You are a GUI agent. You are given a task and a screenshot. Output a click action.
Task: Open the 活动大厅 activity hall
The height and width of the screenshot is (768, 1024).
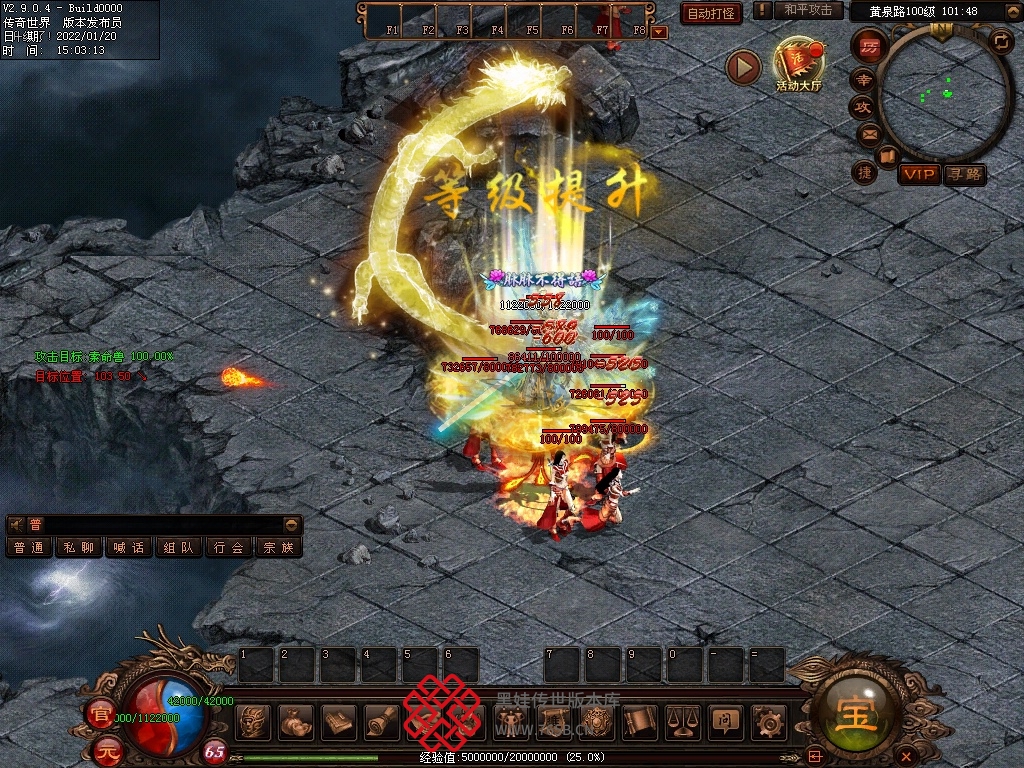click(x=798, y=64)
